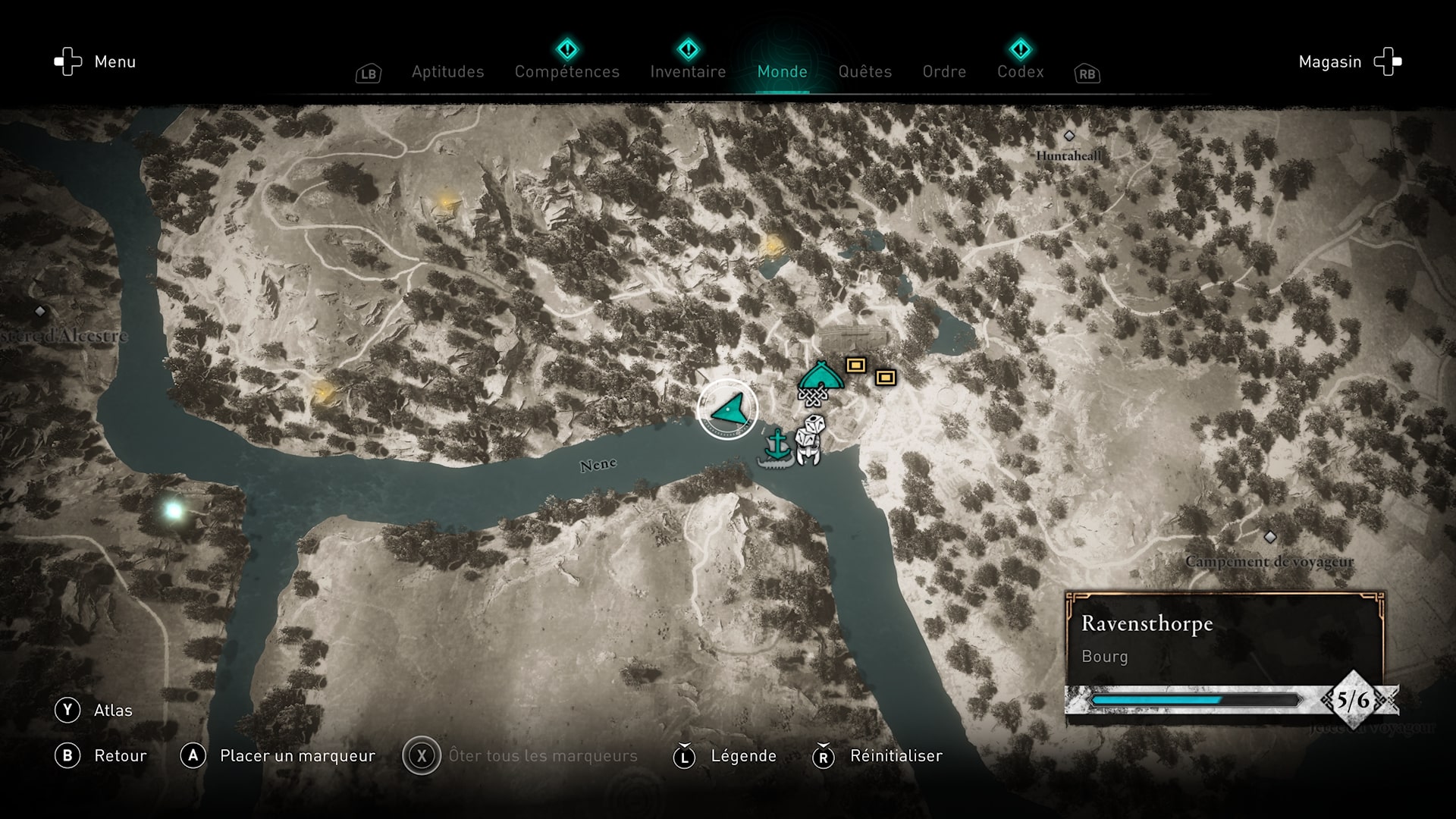
Task: Open the Ordre tab
Action: [944, 72]
